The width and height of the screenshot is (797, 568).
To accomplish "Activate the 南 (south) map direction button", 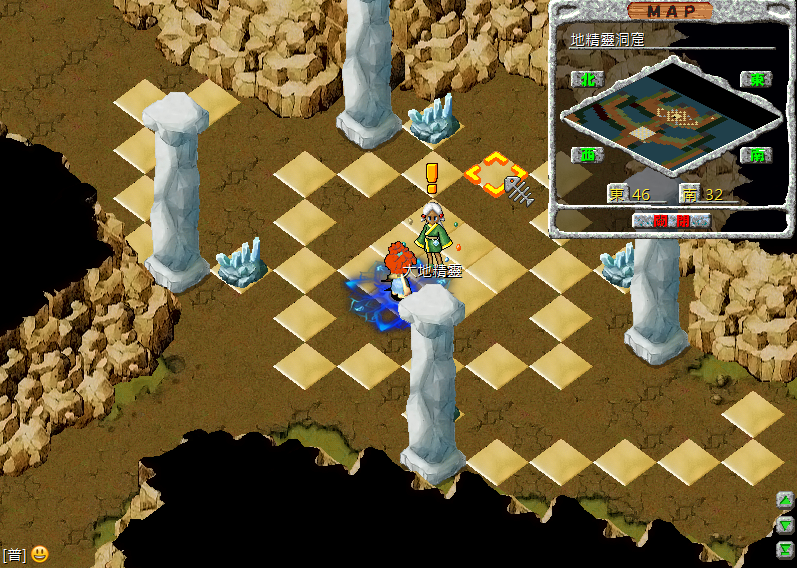I will 755,155.
